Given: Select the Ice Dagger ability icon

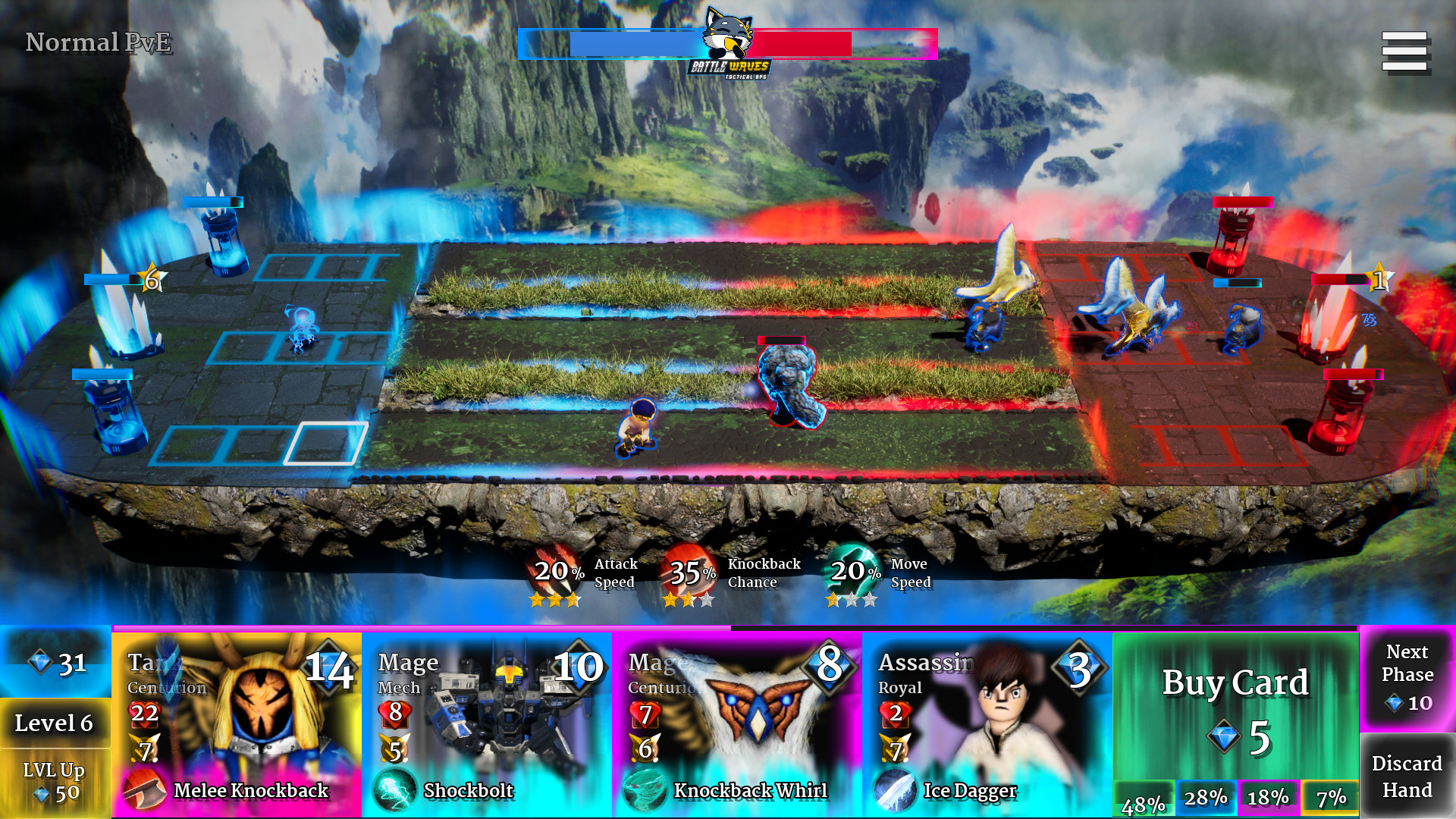Looking at the screenshot, I should coord(896,790).
